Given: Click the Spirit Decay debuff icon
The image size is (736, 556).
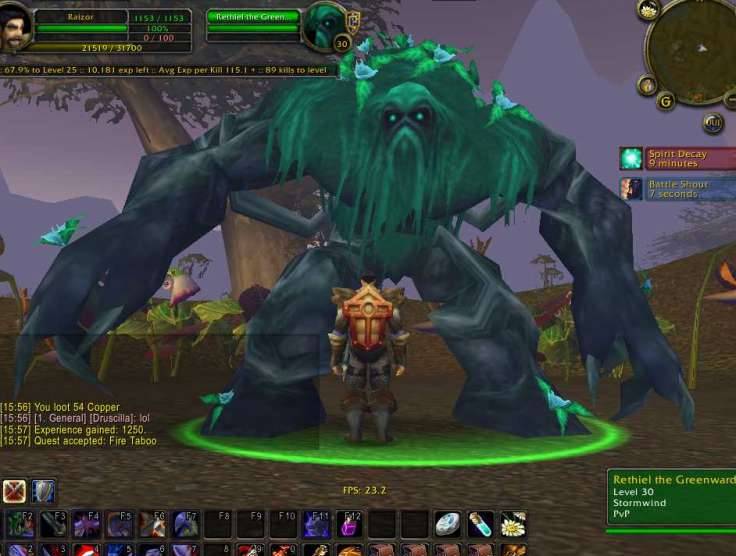Looking at the screenshot, I should 631,158.
